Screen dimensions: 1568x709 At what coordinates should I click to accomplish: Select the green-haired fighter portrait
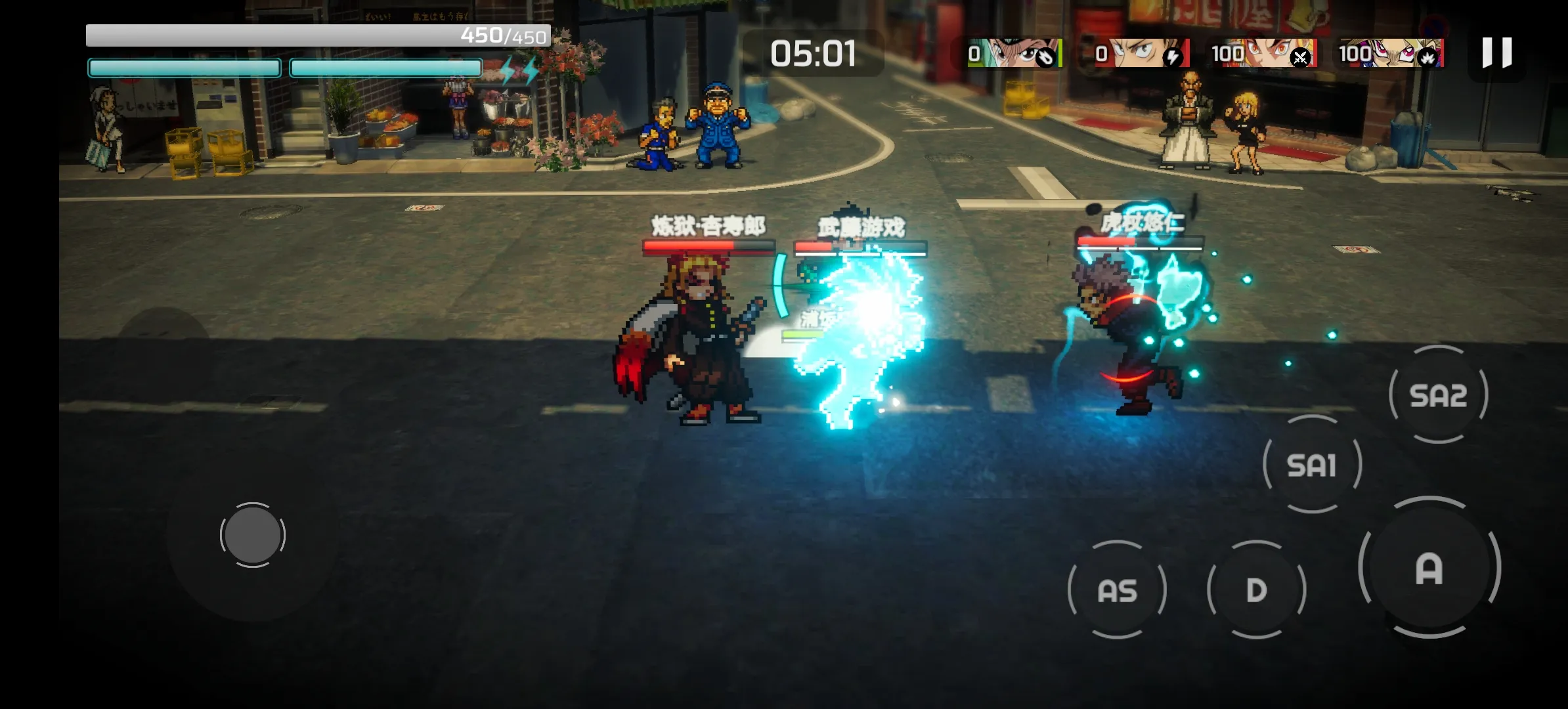(x=1014, y=53)
